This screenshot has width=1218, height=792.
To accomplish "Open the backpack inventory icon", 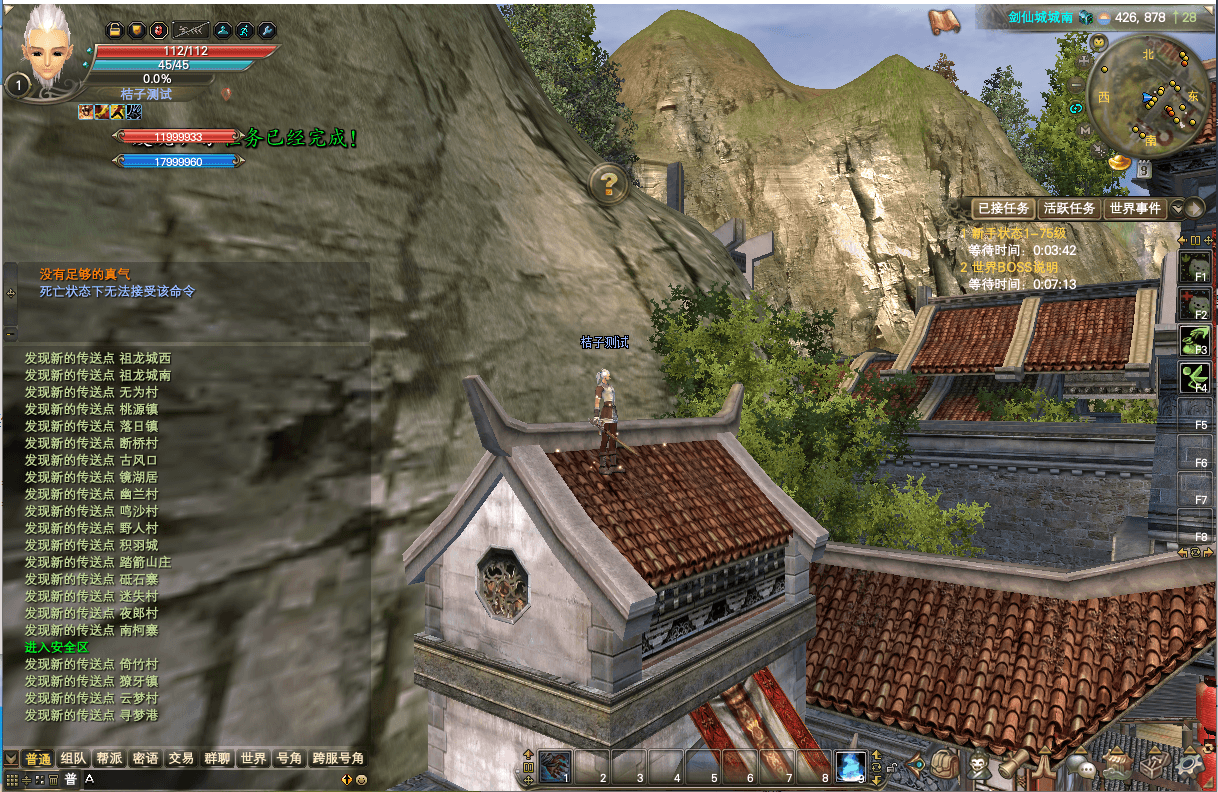I will 943,766.
